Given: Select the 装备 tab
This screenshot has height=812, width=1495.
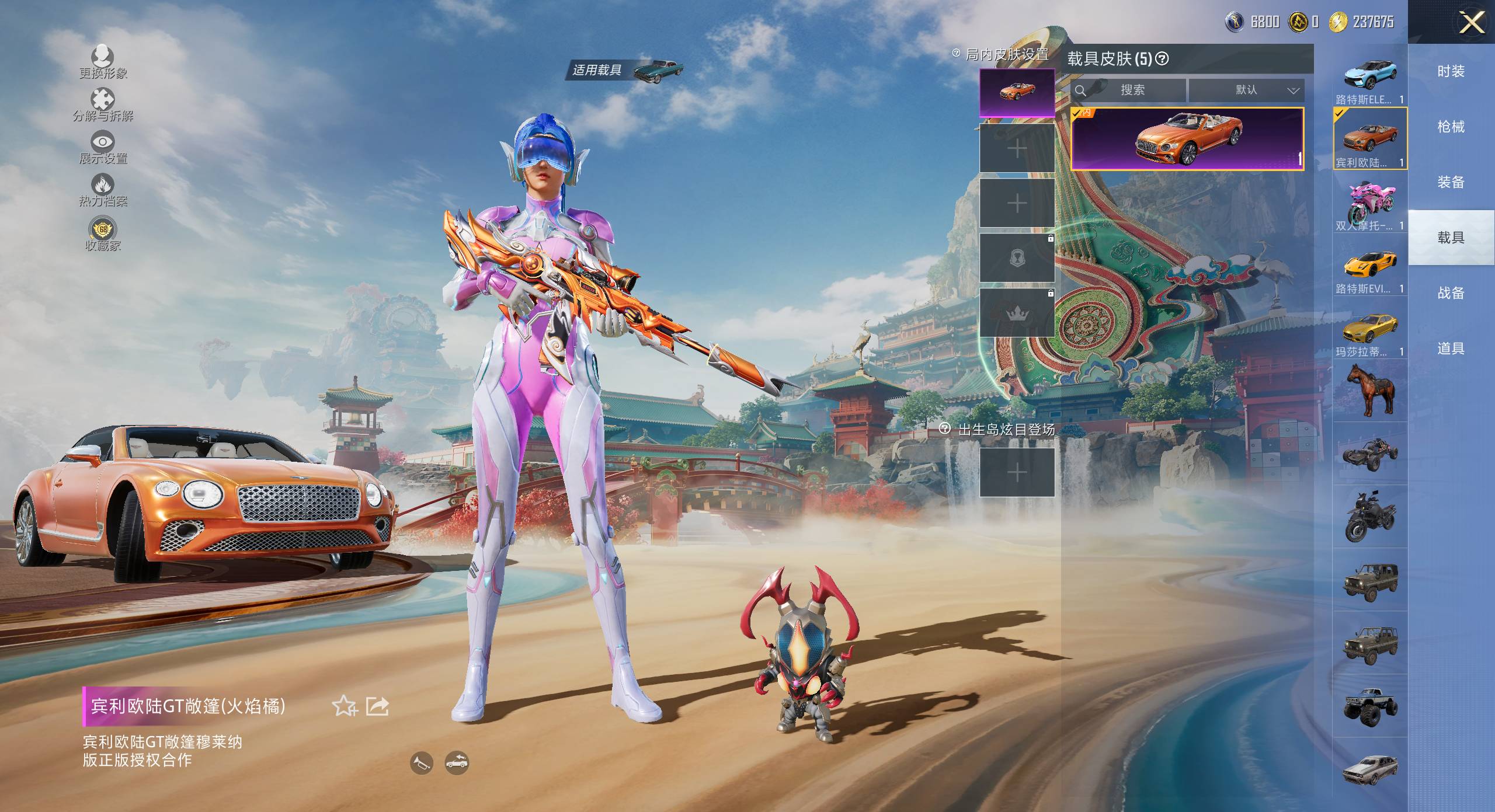Looking at the screenshot, I should pyautogui.click(x=1451, y=182).
